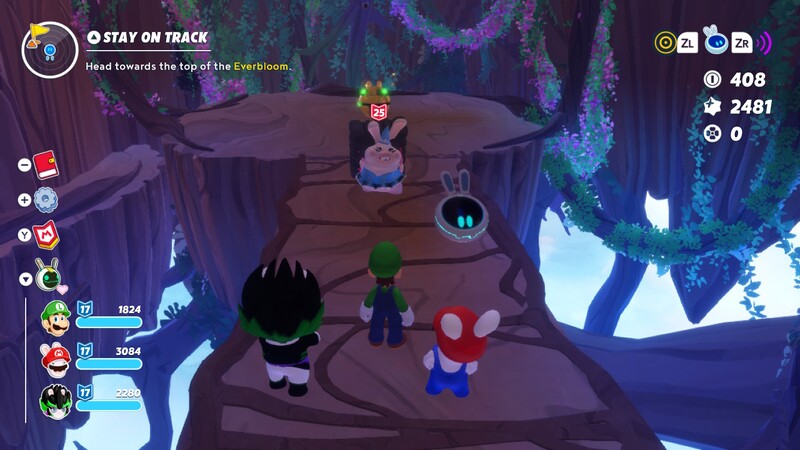The width and height of the screenshot is (800, 450).
Task: Activate the purple sound wave ability
Action: (x=764, y=42)
